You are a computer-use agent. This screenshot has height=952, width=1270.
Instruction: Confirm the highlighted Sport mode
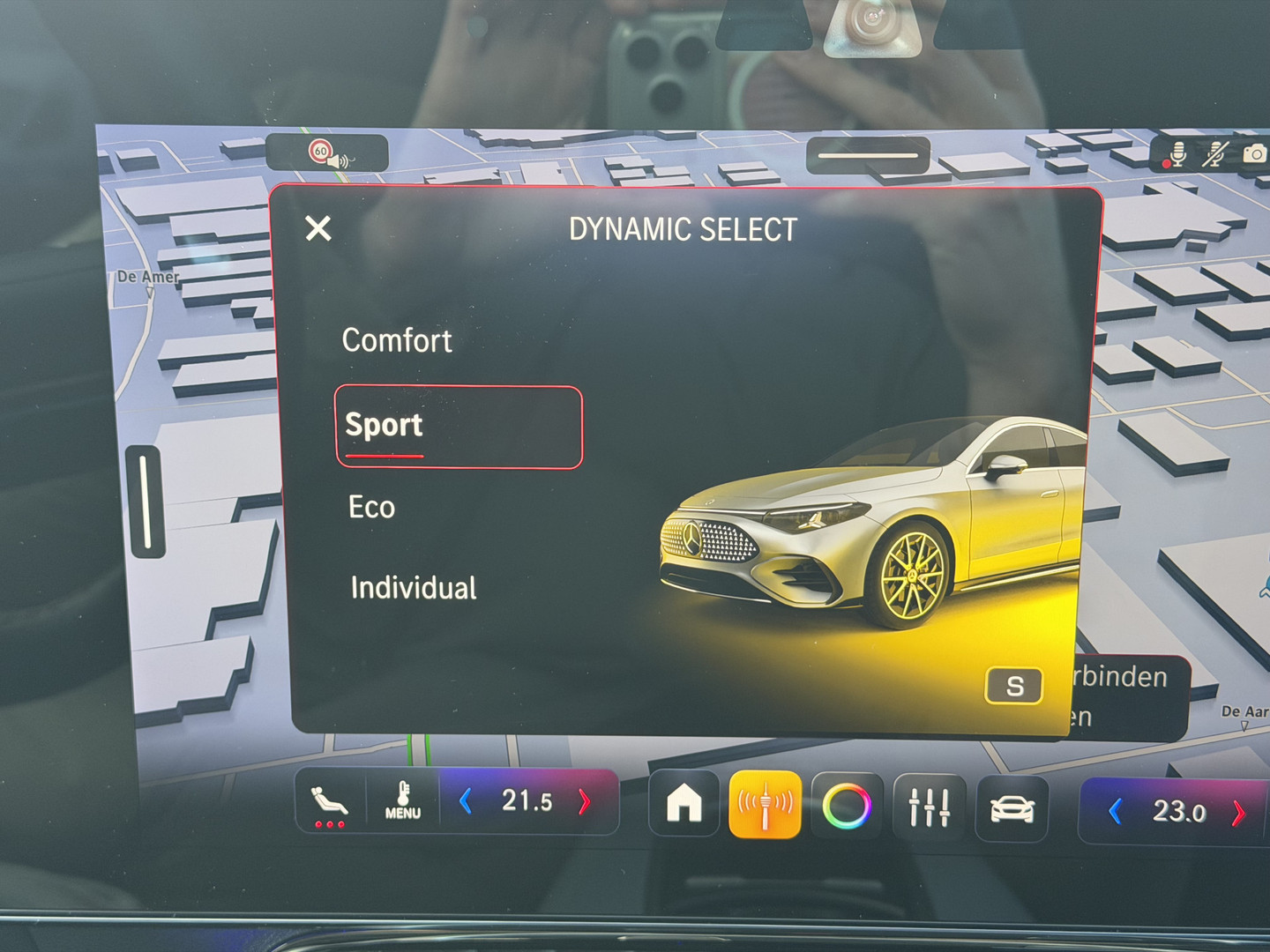pos(383,426)
